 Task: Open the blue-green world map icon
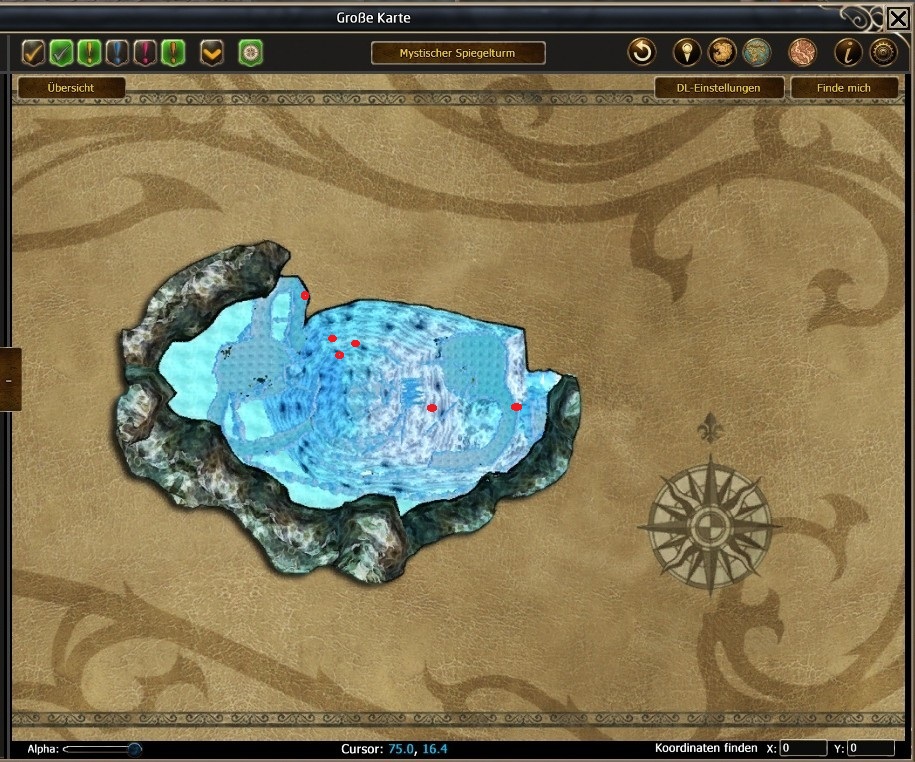[x=757, y=52]
